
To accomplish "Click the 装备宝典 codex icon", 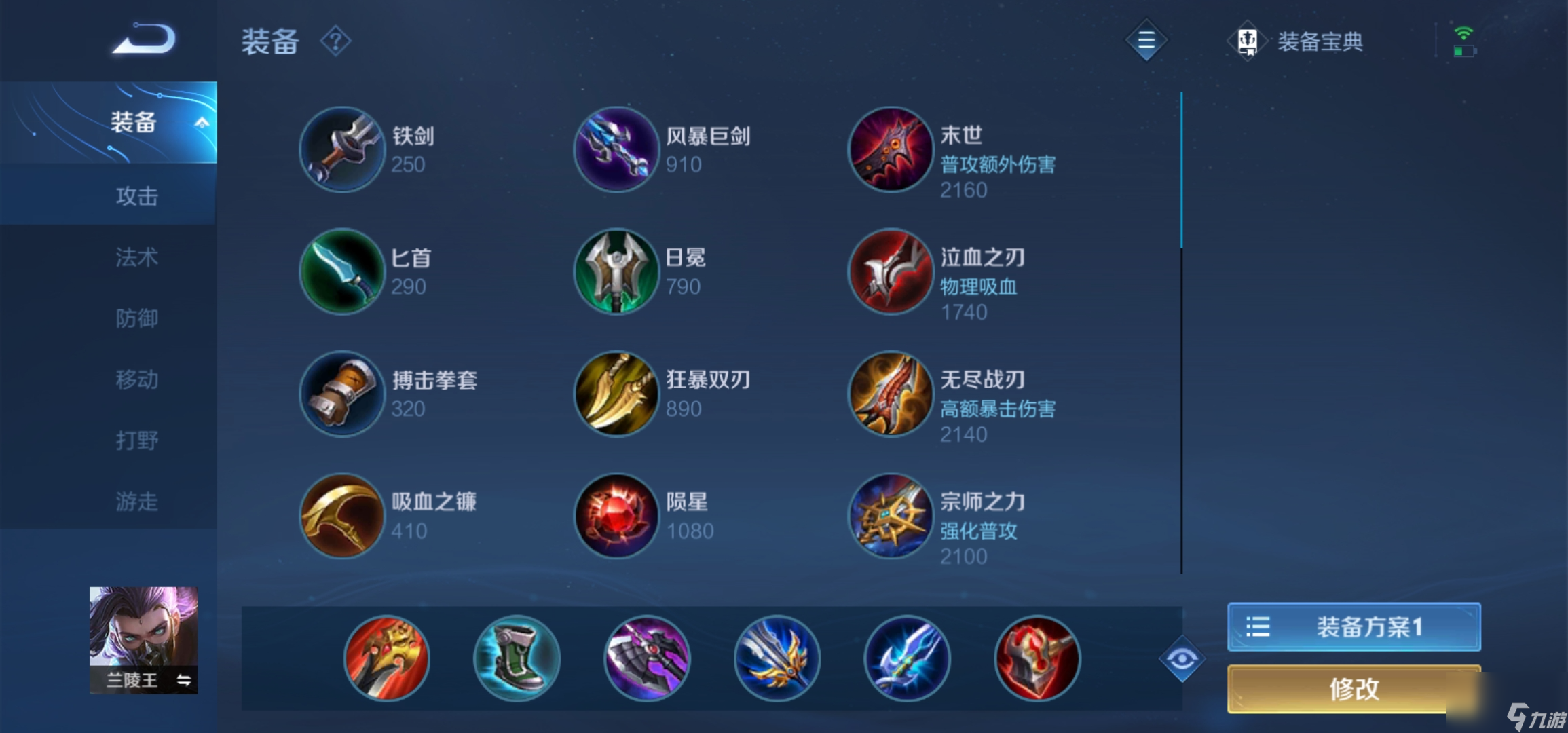I will 1248,41.
